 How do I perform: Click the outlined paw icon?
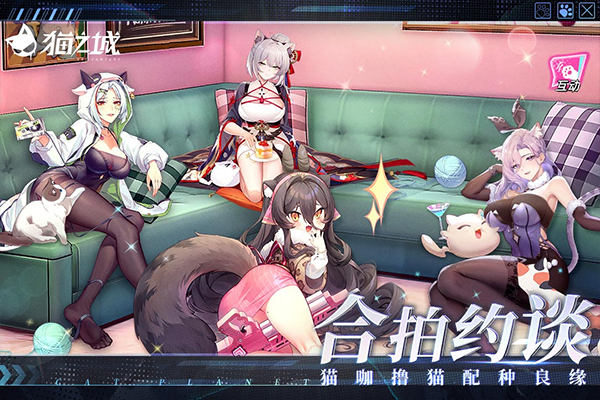click(x=543, y=10)
